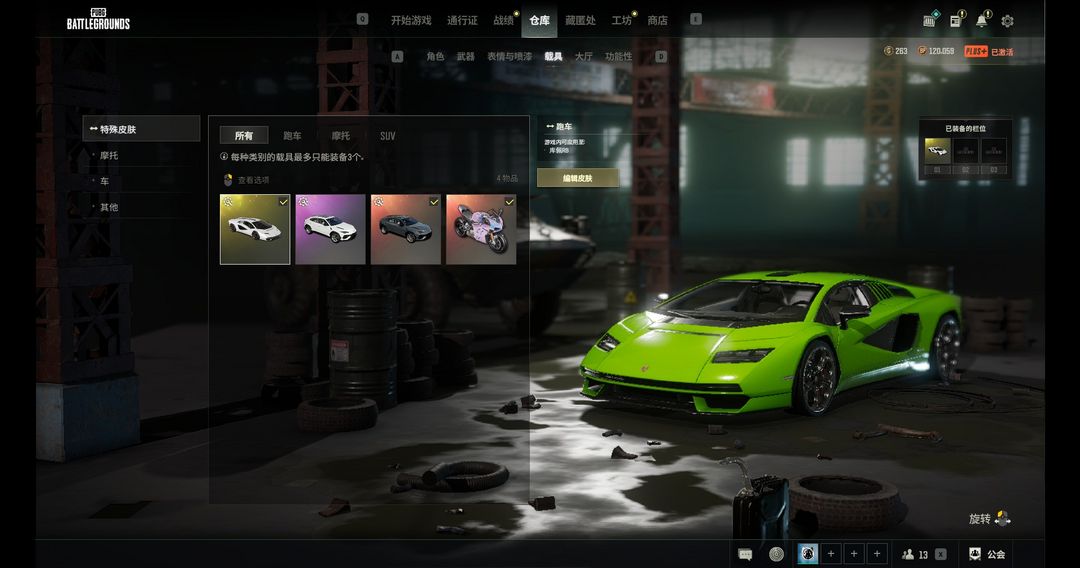Switch to the 武器 weapons sub-tab
This screenshot has width=1080, height=568.
coord(465,57)
